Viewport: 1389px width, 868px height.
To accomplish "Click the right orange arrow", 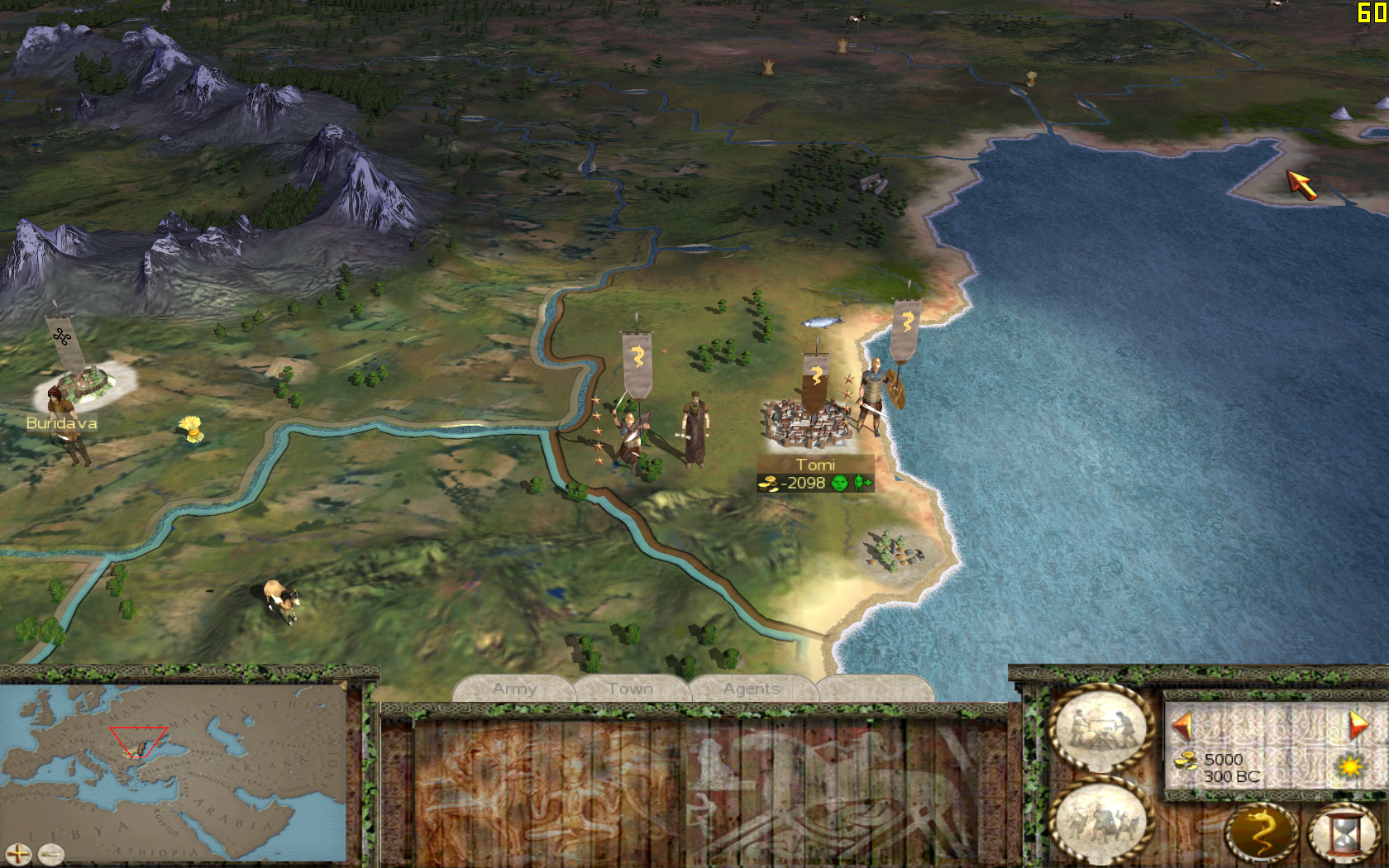I will 1358,726.
